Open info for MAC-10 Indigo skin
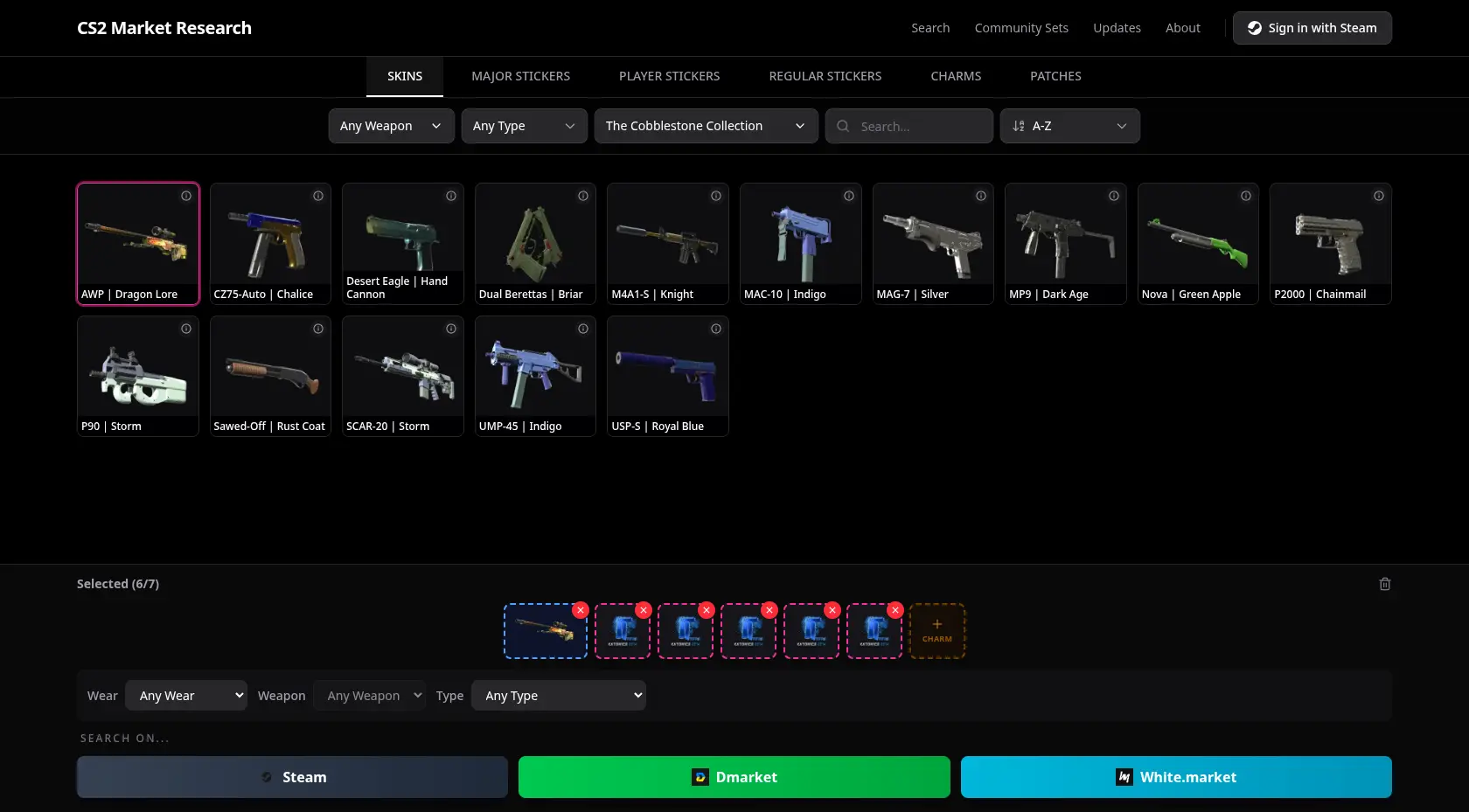1469x812 pixels. click(848, 196)
